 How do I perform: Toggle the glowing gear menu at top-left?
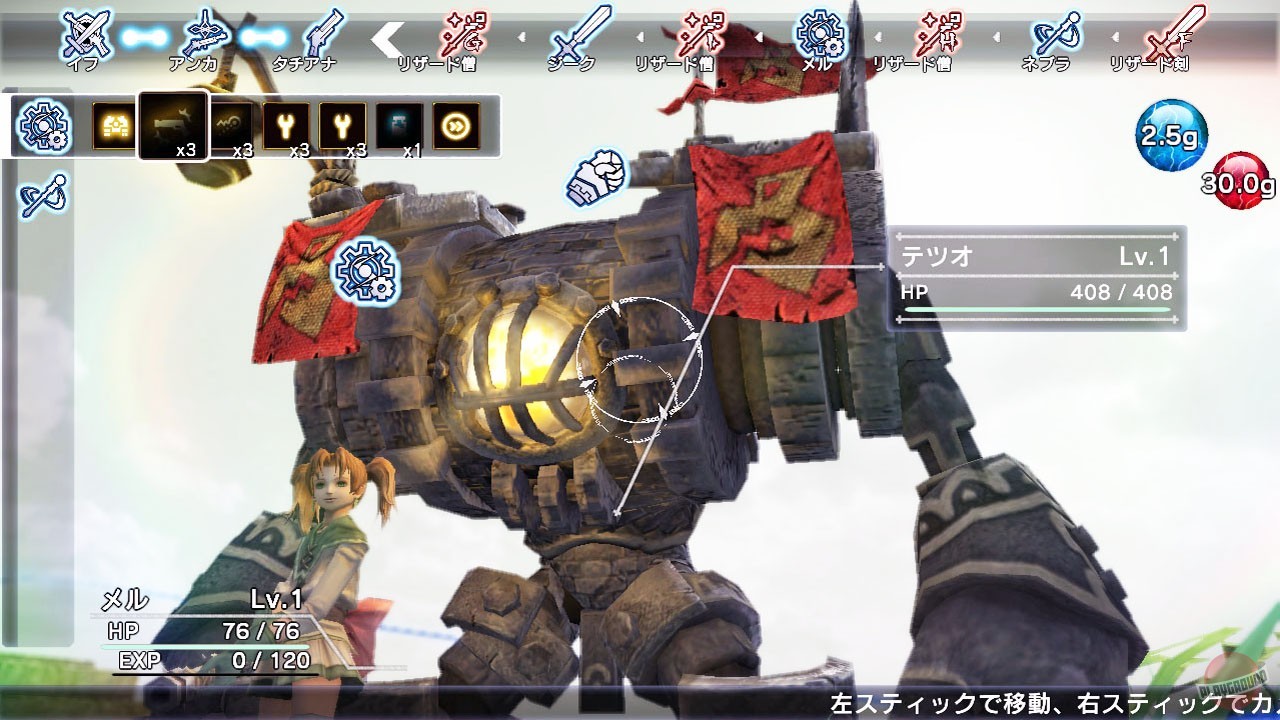point(42,127)
